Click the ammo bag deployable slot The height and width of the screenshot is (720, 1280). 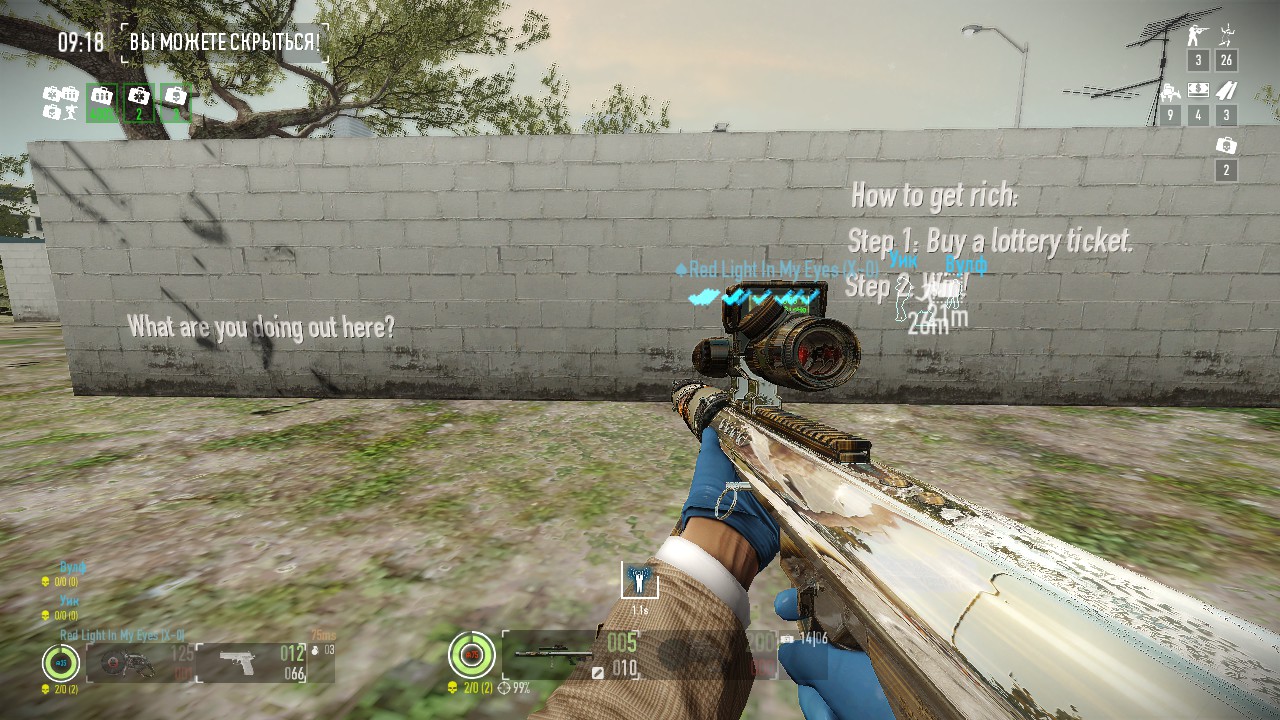102,102
